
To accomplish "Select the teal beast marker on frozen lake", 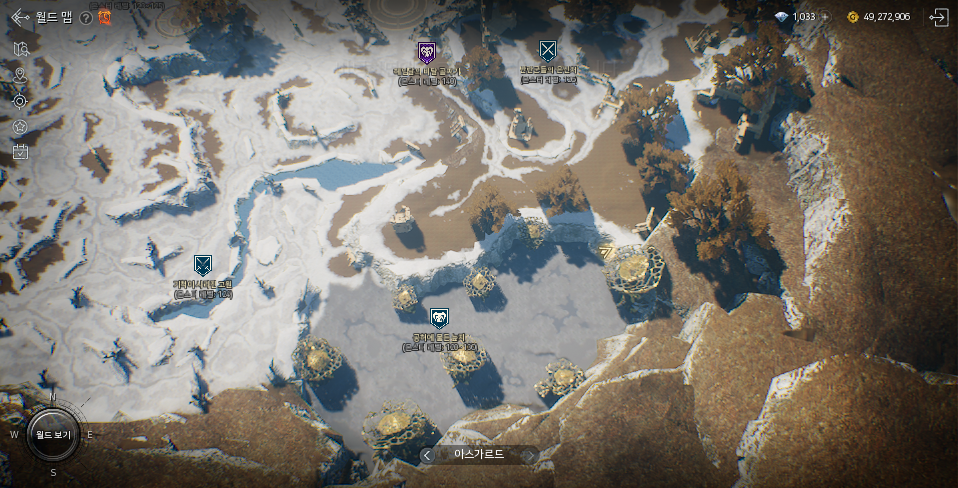I will coord(439,319).
